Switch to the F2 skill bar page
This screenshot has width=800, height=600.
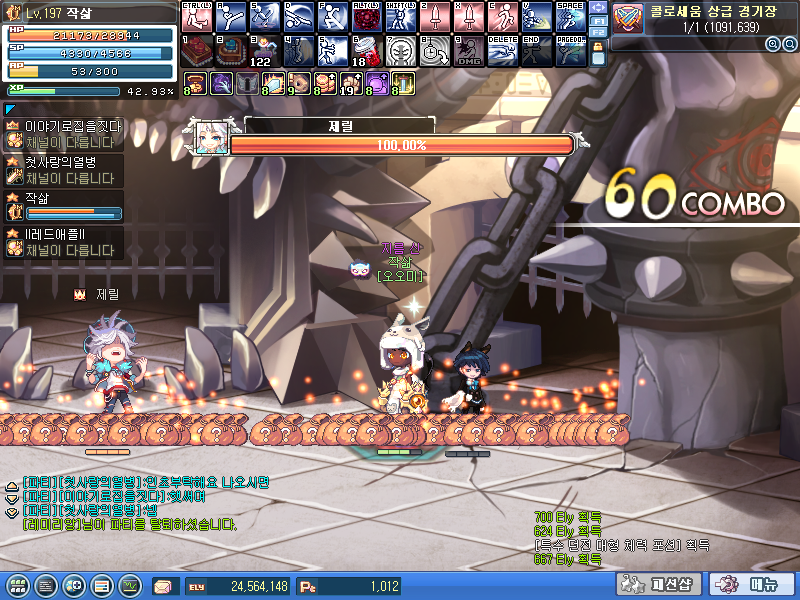coord(598,33)
